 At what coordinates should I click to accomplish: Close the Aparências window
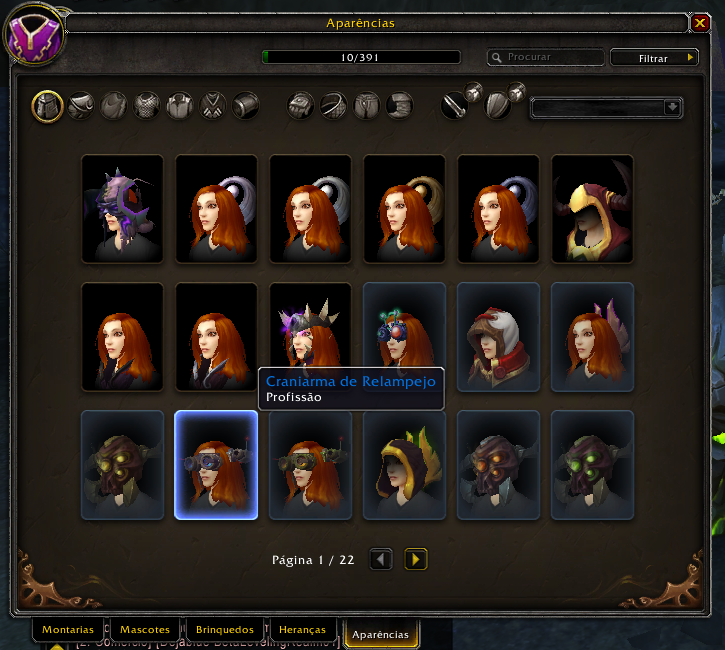[x=700, y=22]
